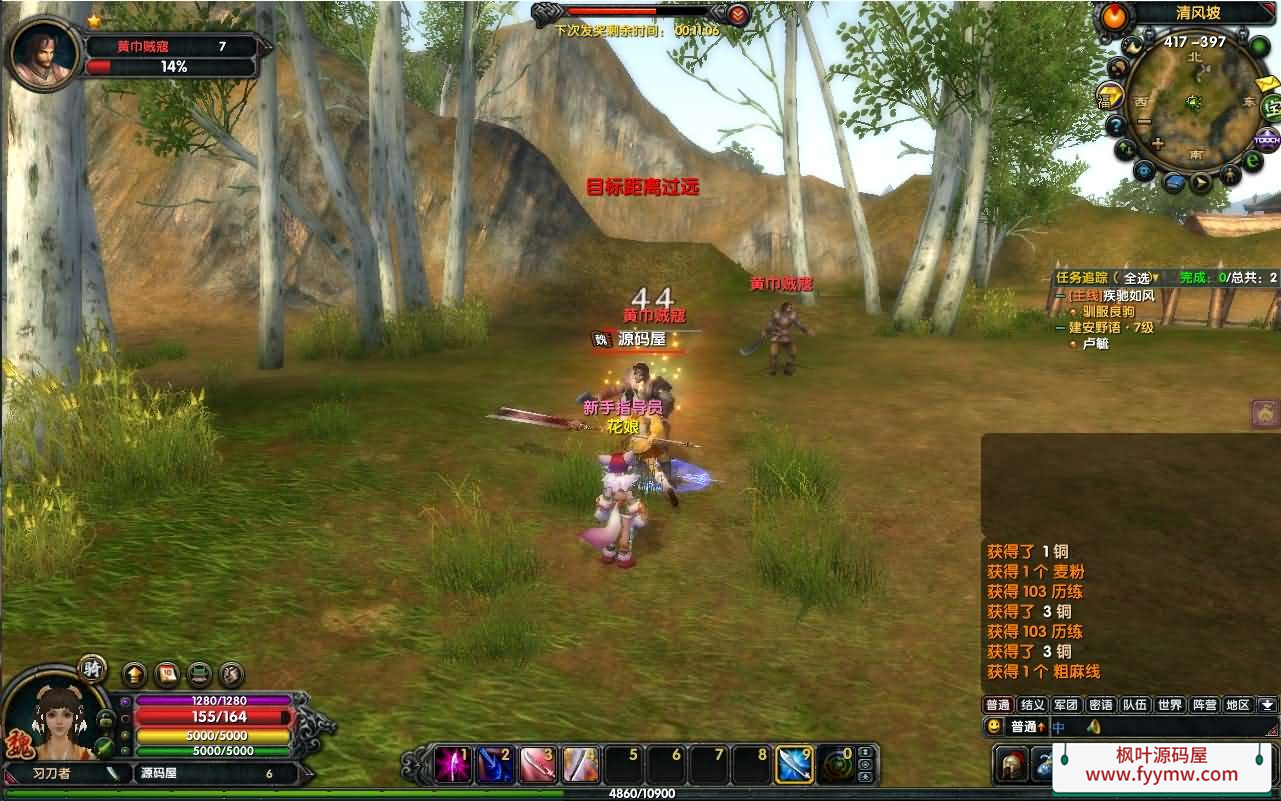Viewport: 1281px width, 801px height.
Task: Activate the purple blade skill in slot 1
Action: 453,765
